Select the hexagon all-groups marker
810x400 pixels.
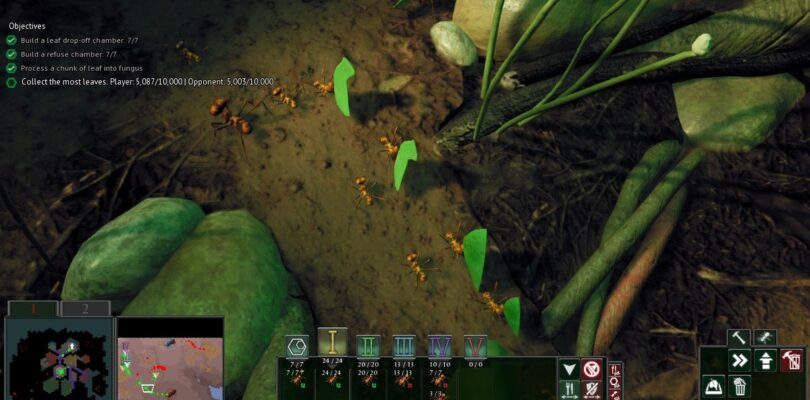pos(297,347)
